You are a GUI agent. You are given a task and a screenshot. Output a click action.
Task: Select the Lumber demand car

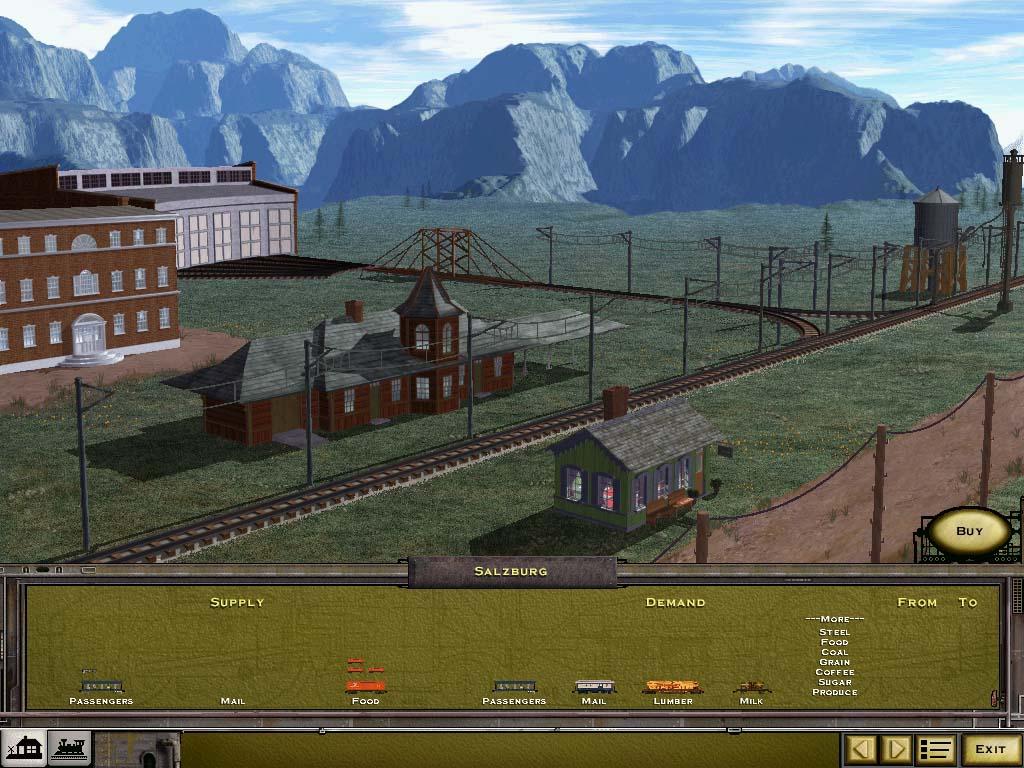click(672, 687)
